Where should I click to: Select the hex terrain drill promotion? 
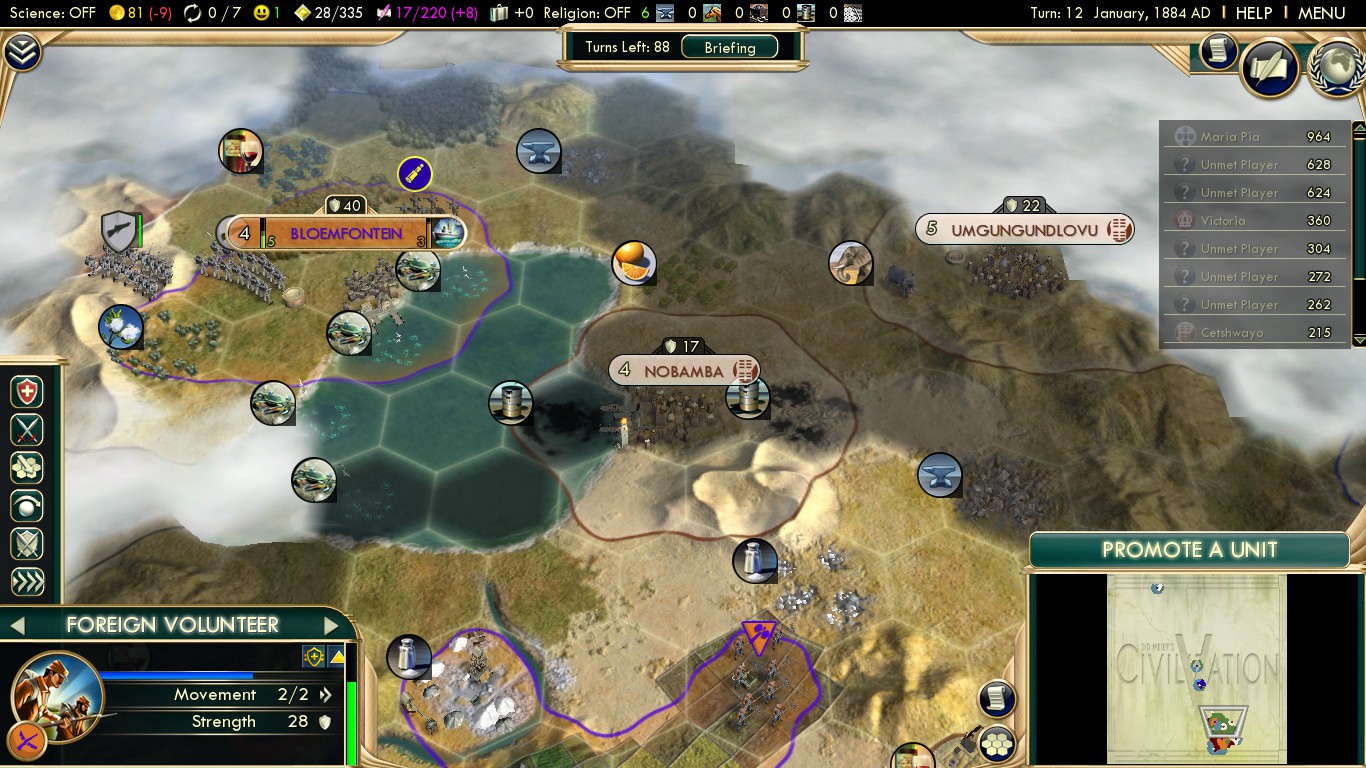27,468
